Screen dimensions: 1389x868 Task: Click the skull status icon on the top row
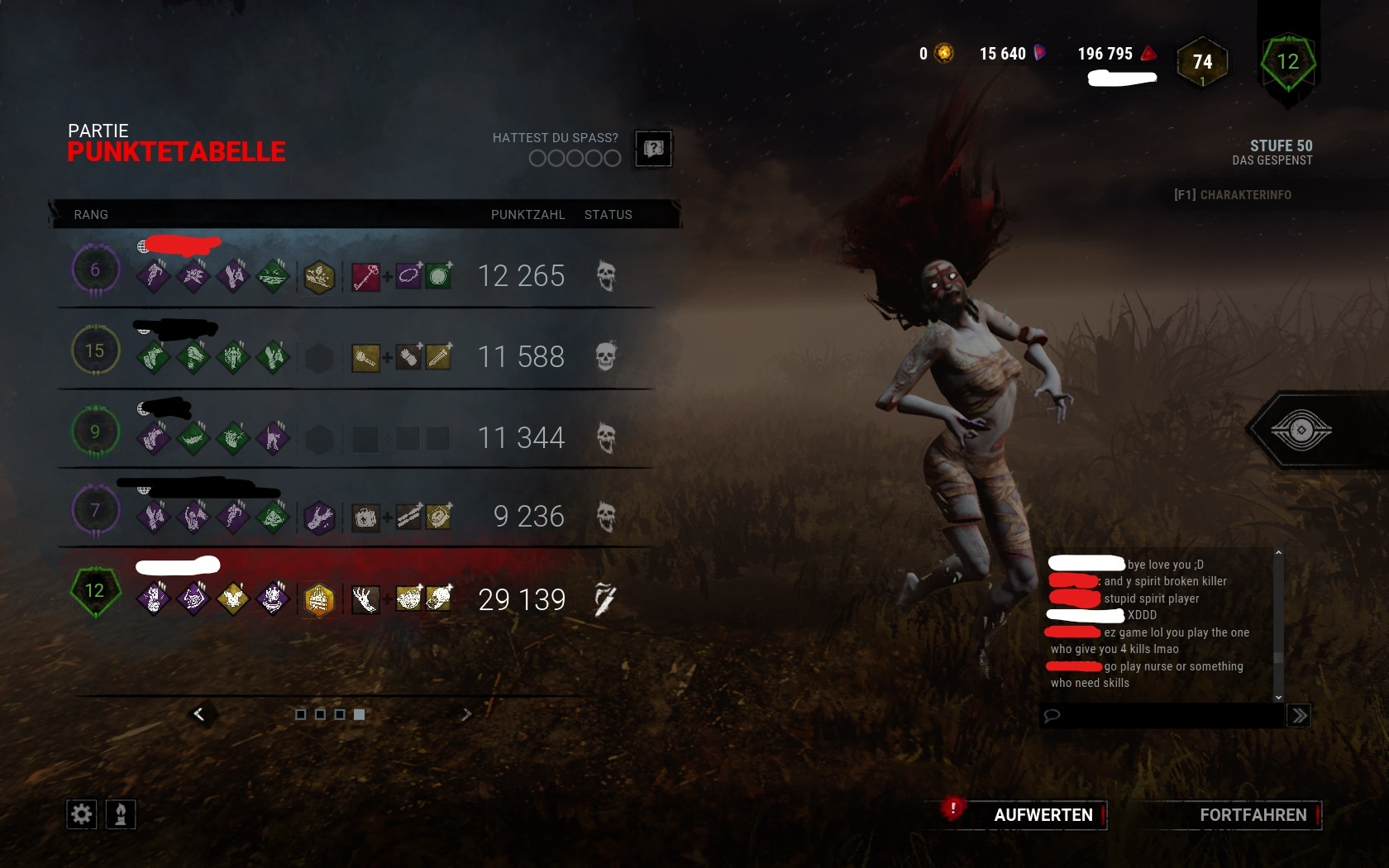[x=608, y=278]
